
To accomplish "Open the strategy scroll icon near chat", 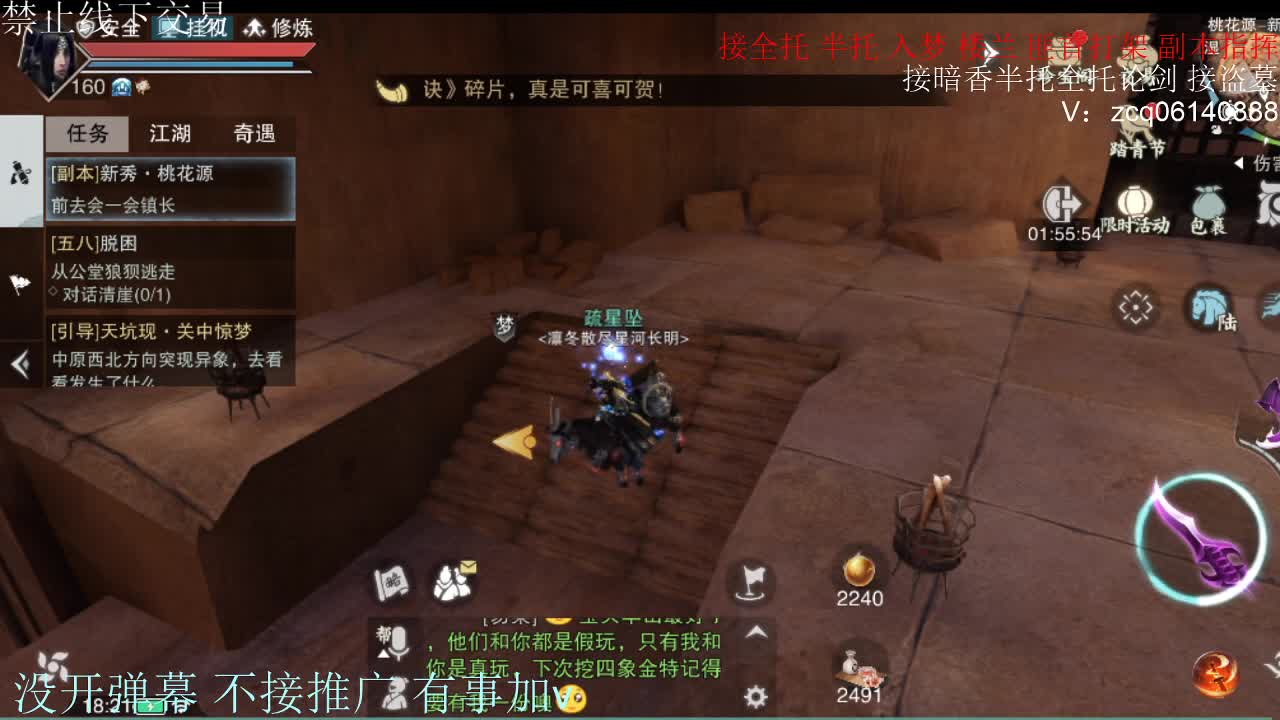I will (x=390, y=582).
